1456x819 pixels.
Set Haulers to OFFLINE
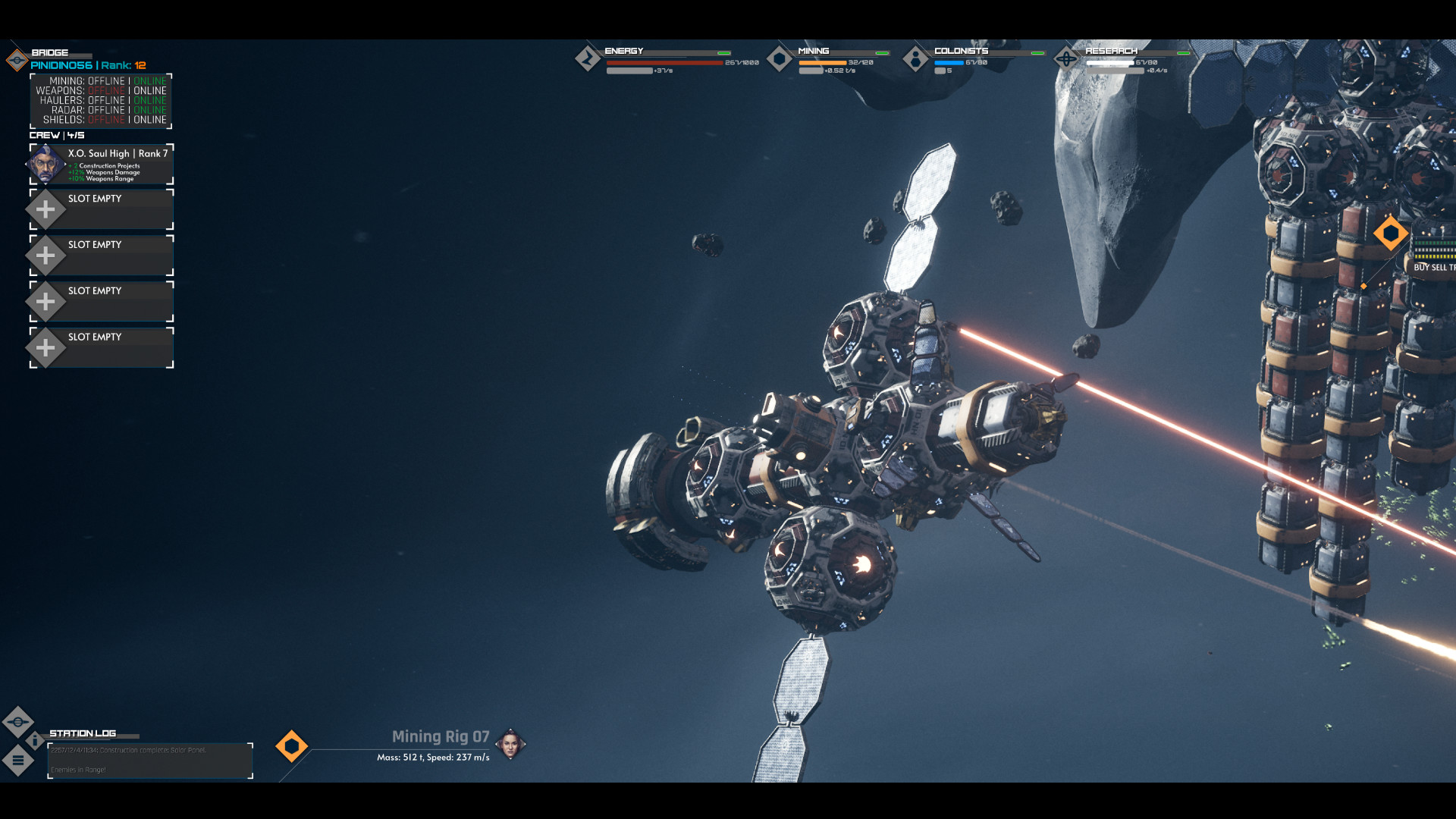click(x=106, y=100)
